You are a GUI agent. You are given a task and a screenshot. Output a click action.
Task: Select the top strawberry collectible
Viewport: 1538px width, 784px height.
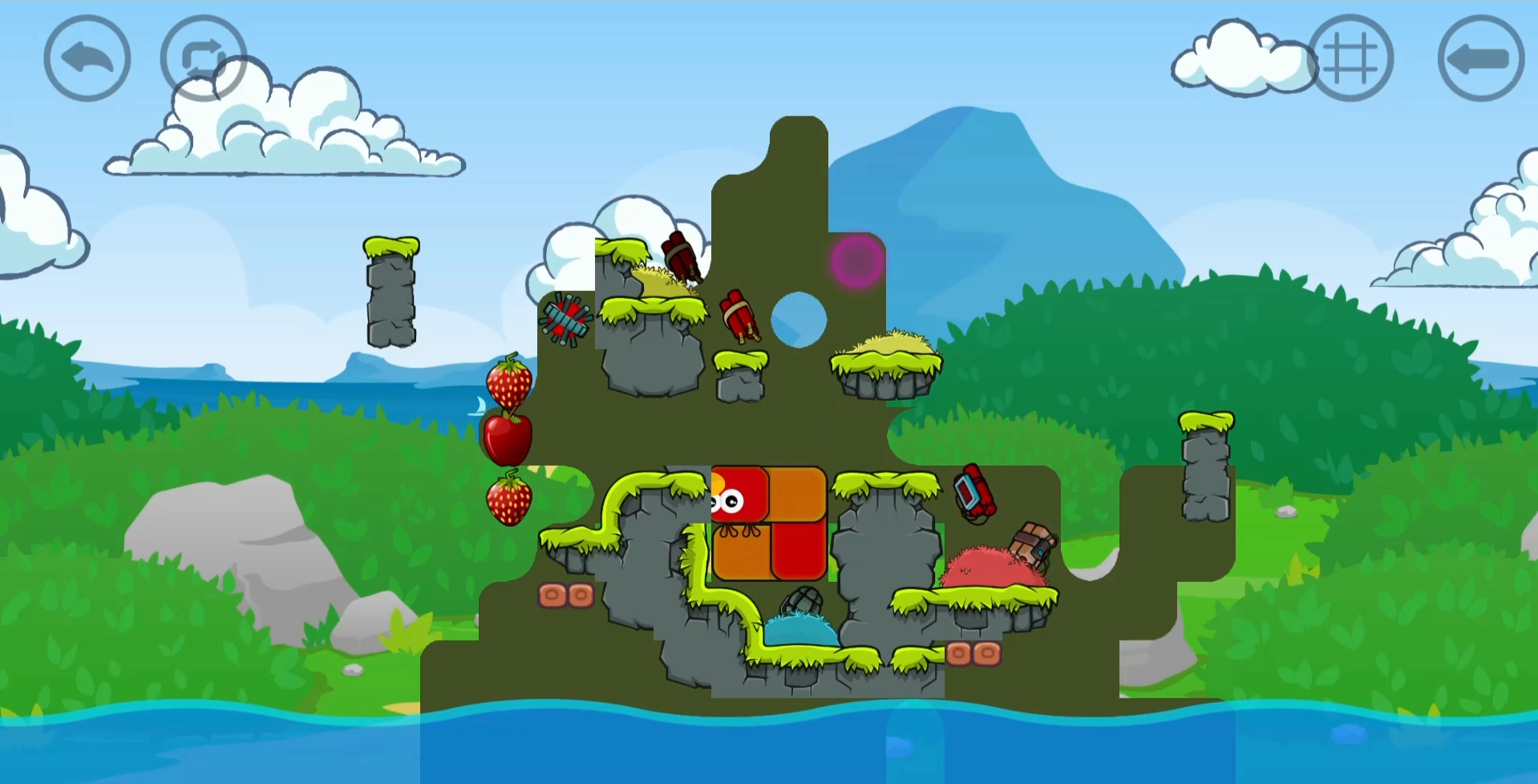coord(510,383)
